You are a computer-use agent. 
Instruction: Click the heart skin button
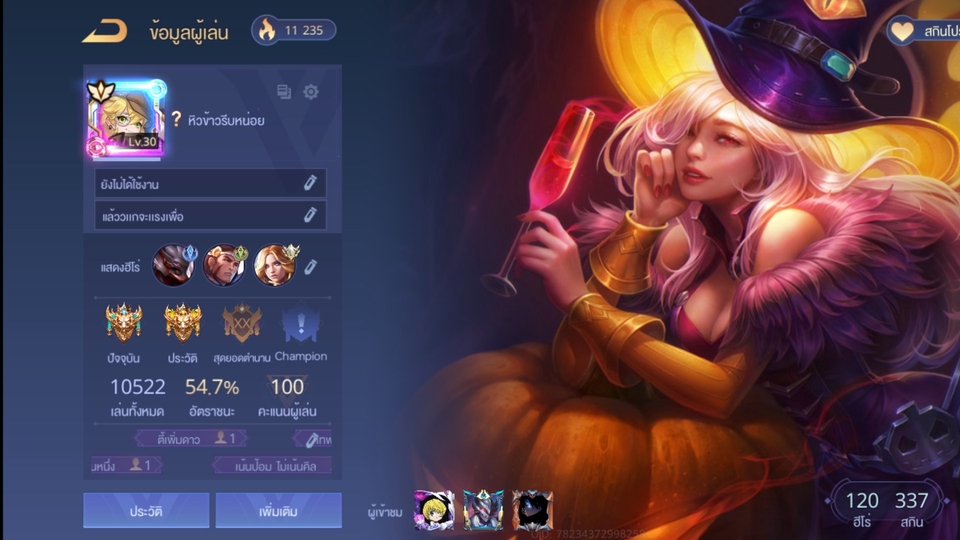point(920,31)
